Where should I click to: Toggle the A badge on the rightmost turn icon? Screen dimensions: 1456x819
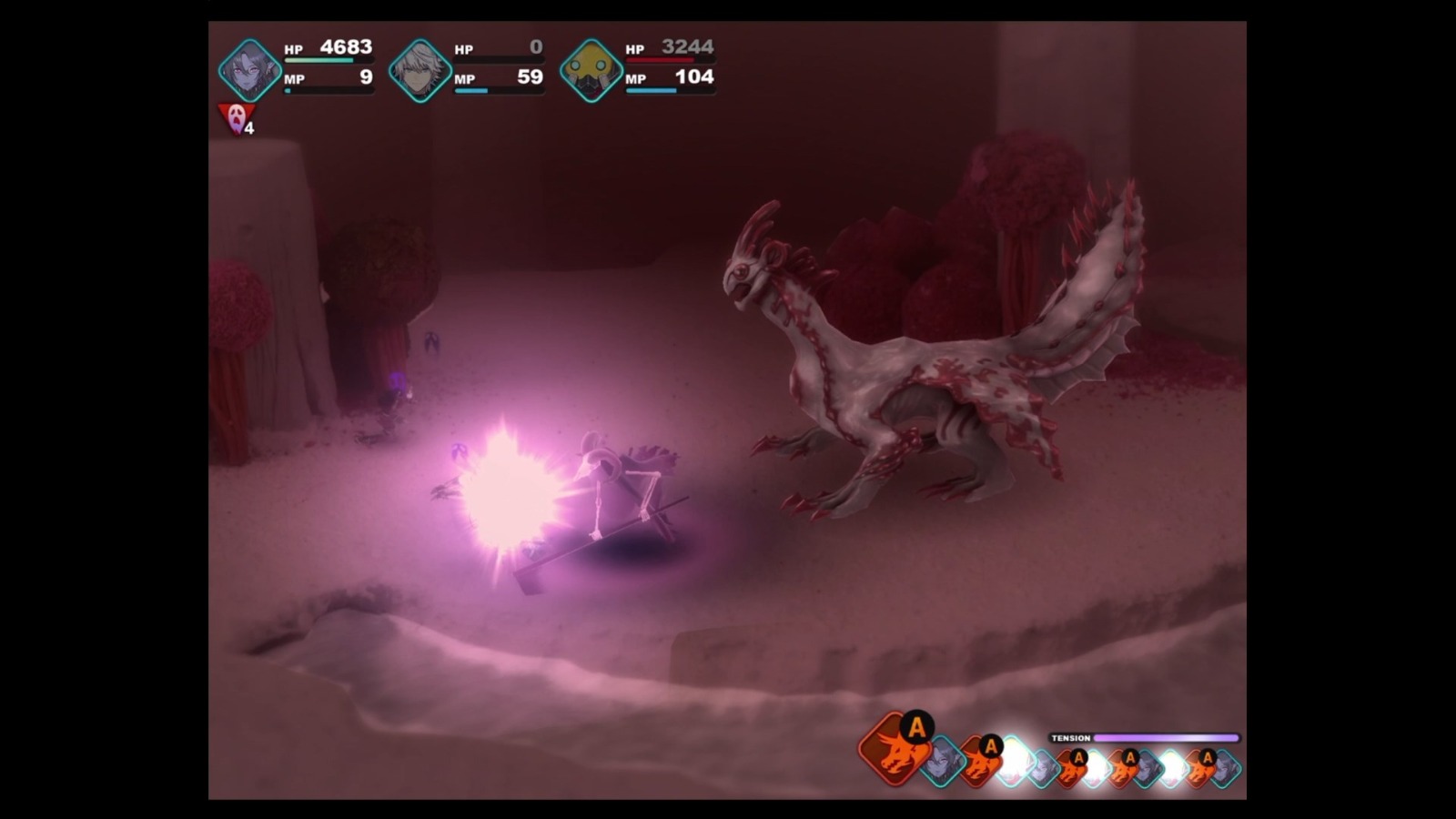[1208, 756]
